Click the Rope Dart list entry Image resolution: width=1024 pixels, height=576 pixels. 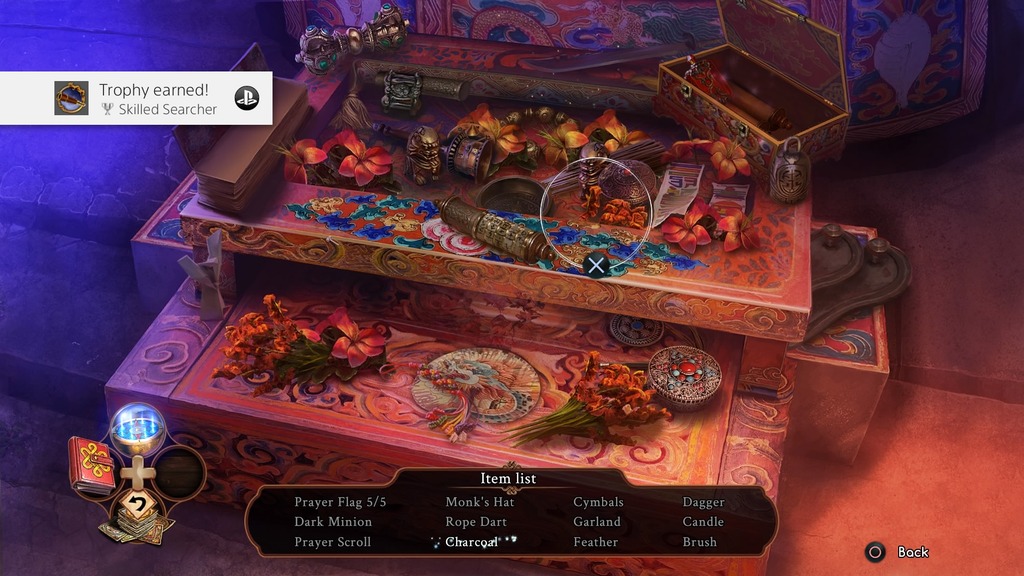click(x=476, y=522)
